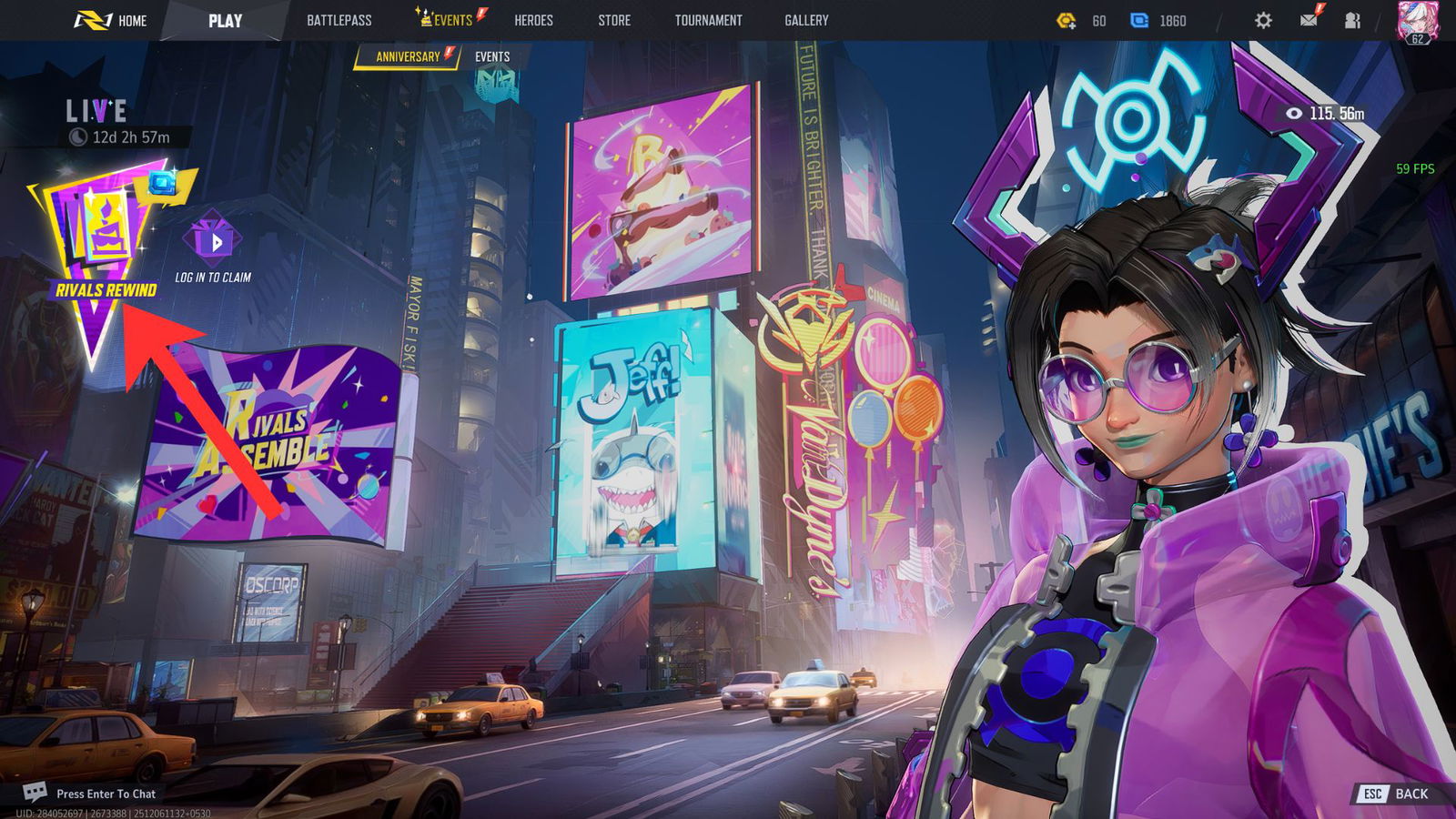
Task: Go to the Home menu
Action: (x=111, y=20)
